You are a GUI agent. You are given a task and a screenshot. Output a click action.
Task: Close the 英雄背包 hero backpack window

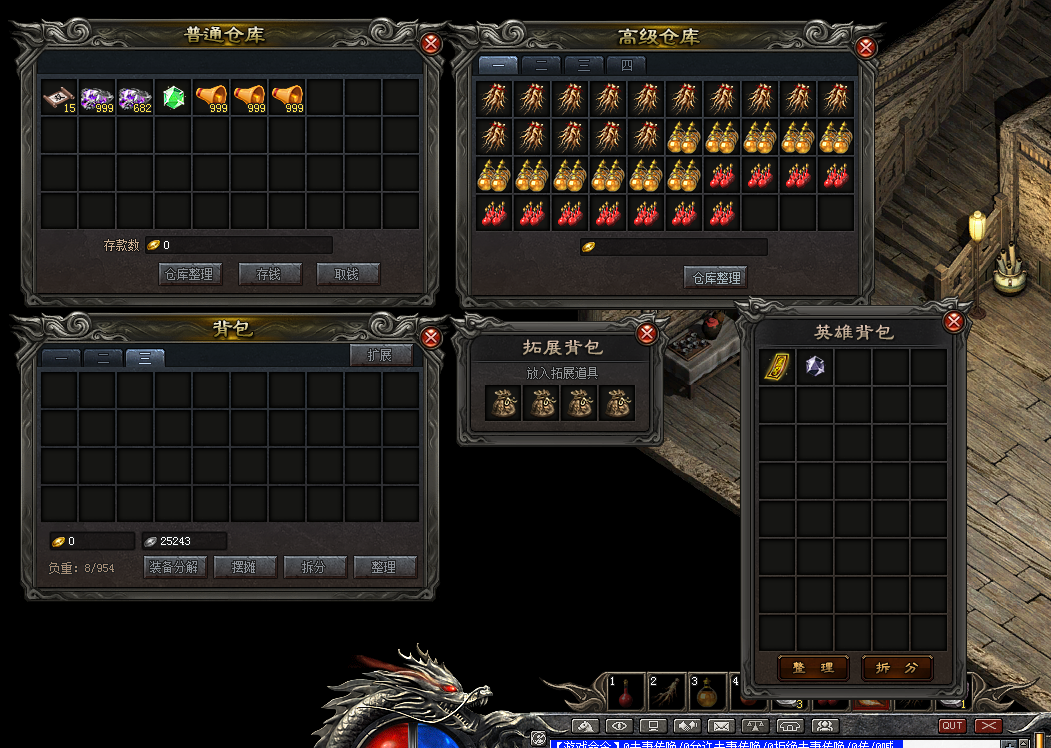tap(953, 321)
